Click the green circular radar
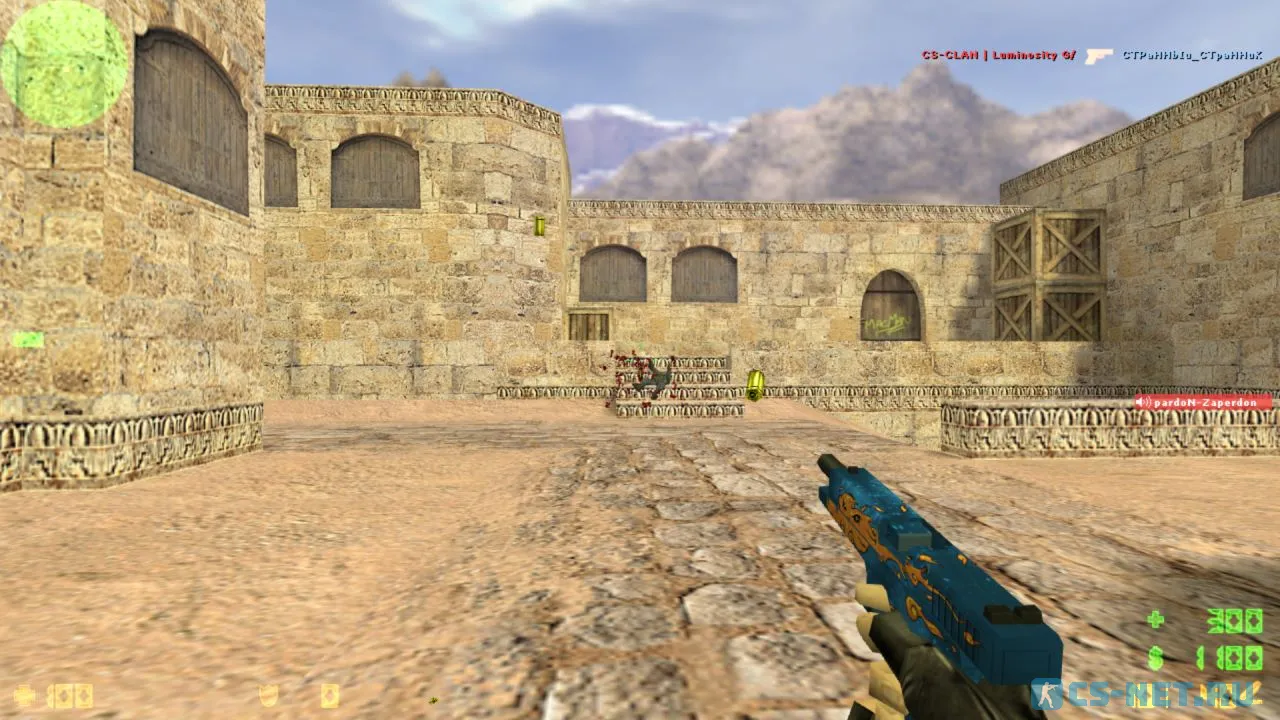 pyautogui.click(x=64, y=64)
